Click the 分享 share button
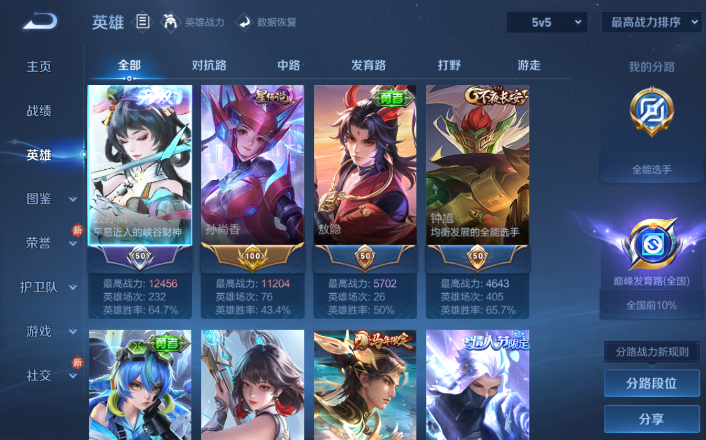Screen dimensions: 706x440 (x=651, y=418)
